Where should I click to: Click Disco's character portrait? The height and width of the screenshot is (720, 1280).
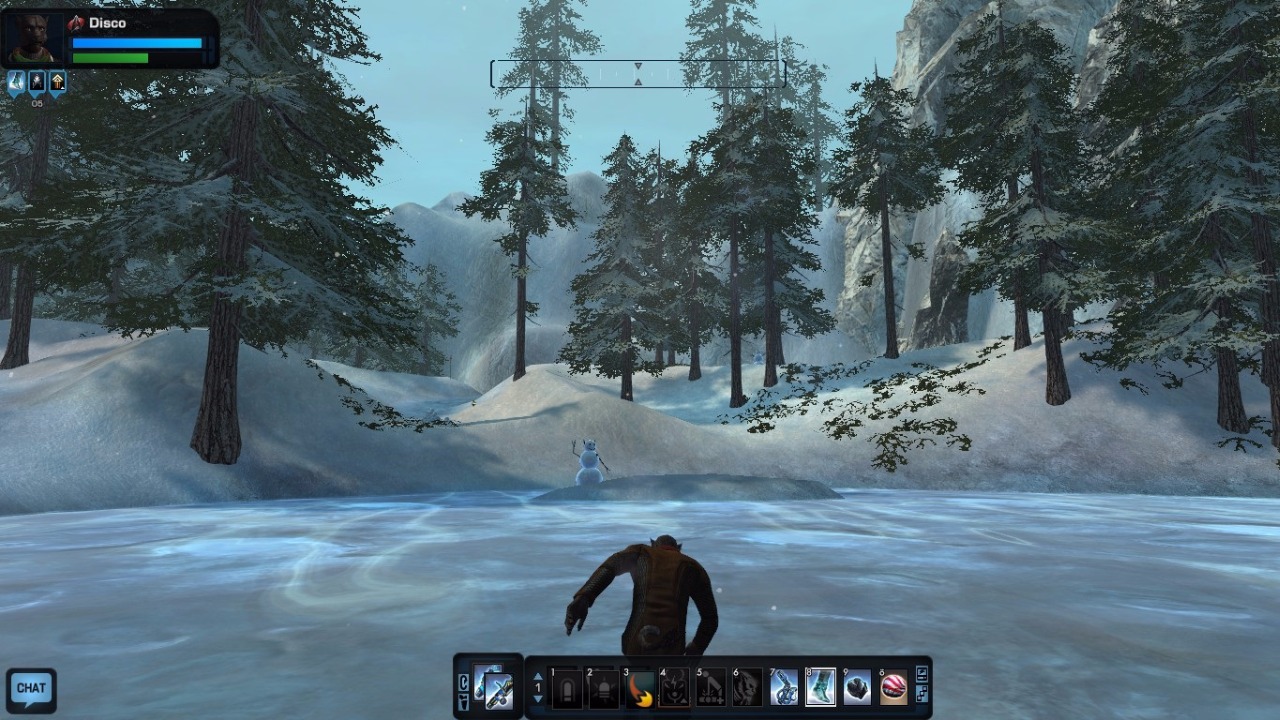click(x=33, y=39)
